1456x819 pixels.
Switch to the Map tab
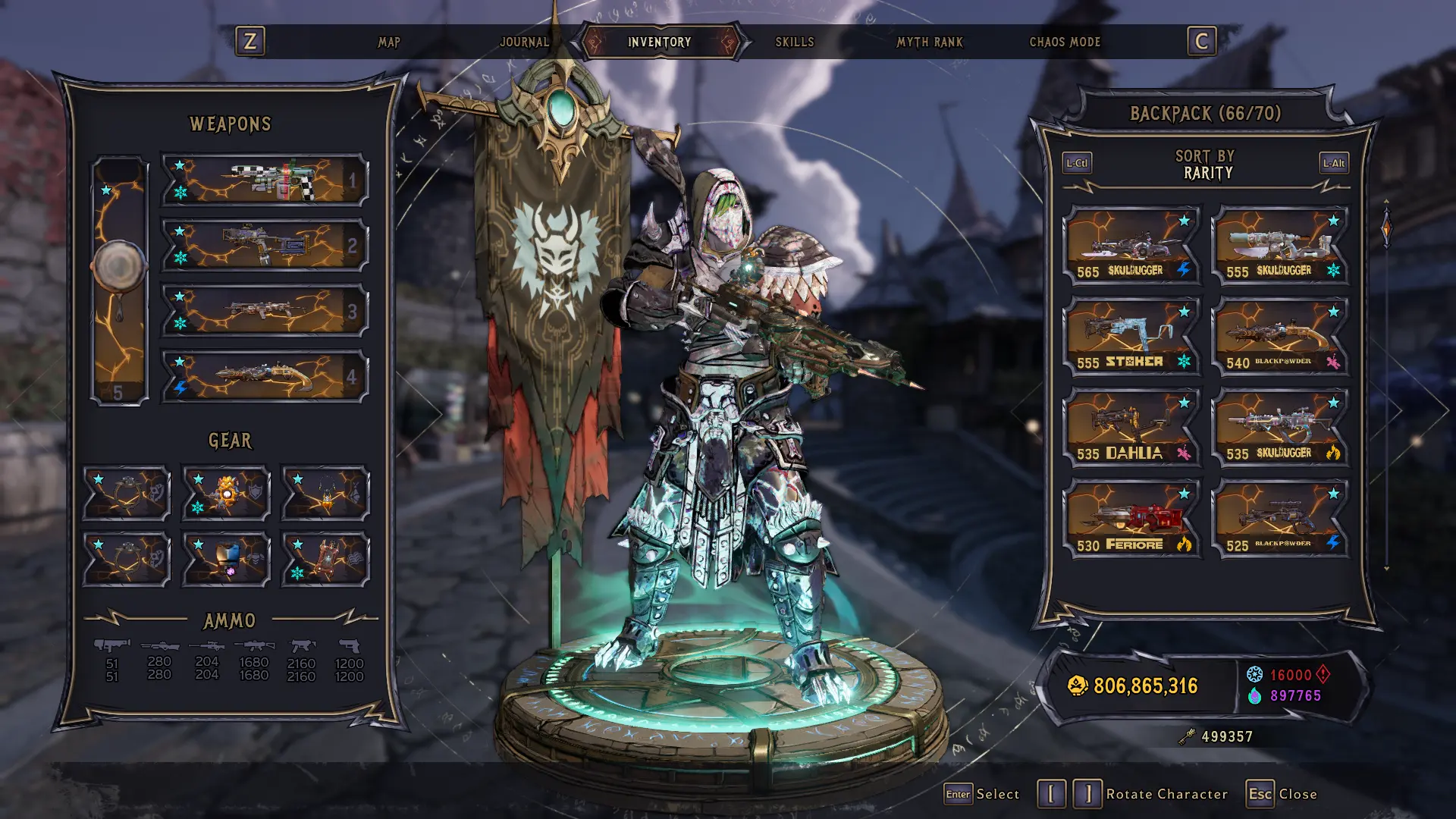(389, 42)
